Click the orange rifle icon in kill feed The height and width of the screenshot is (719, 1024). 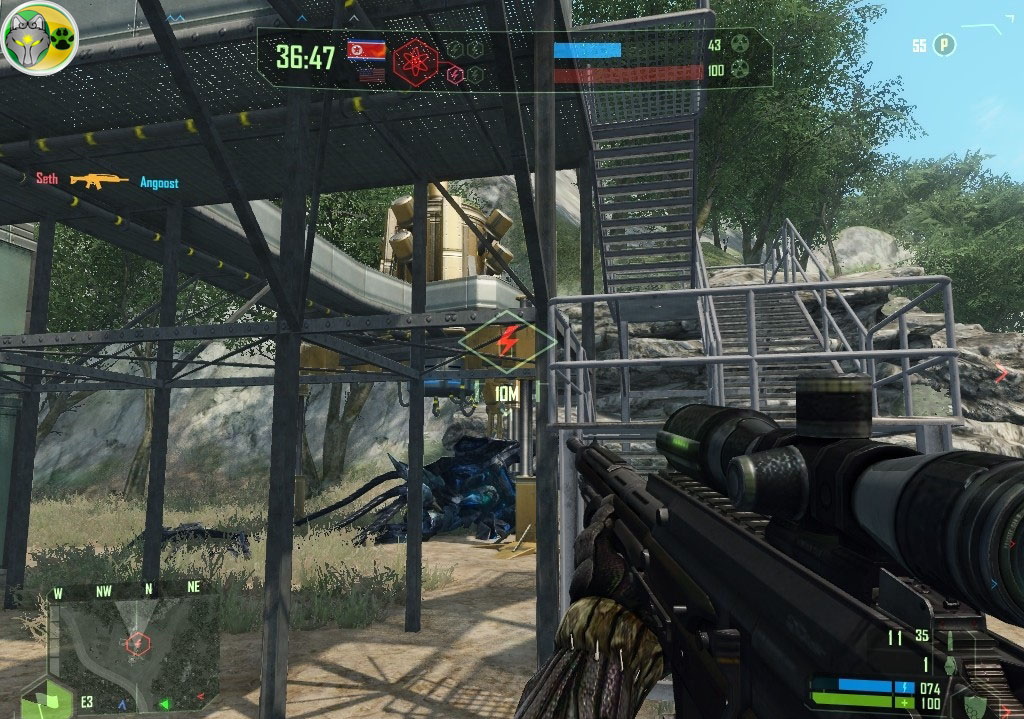pyautogui.click(x=99, y=181)
